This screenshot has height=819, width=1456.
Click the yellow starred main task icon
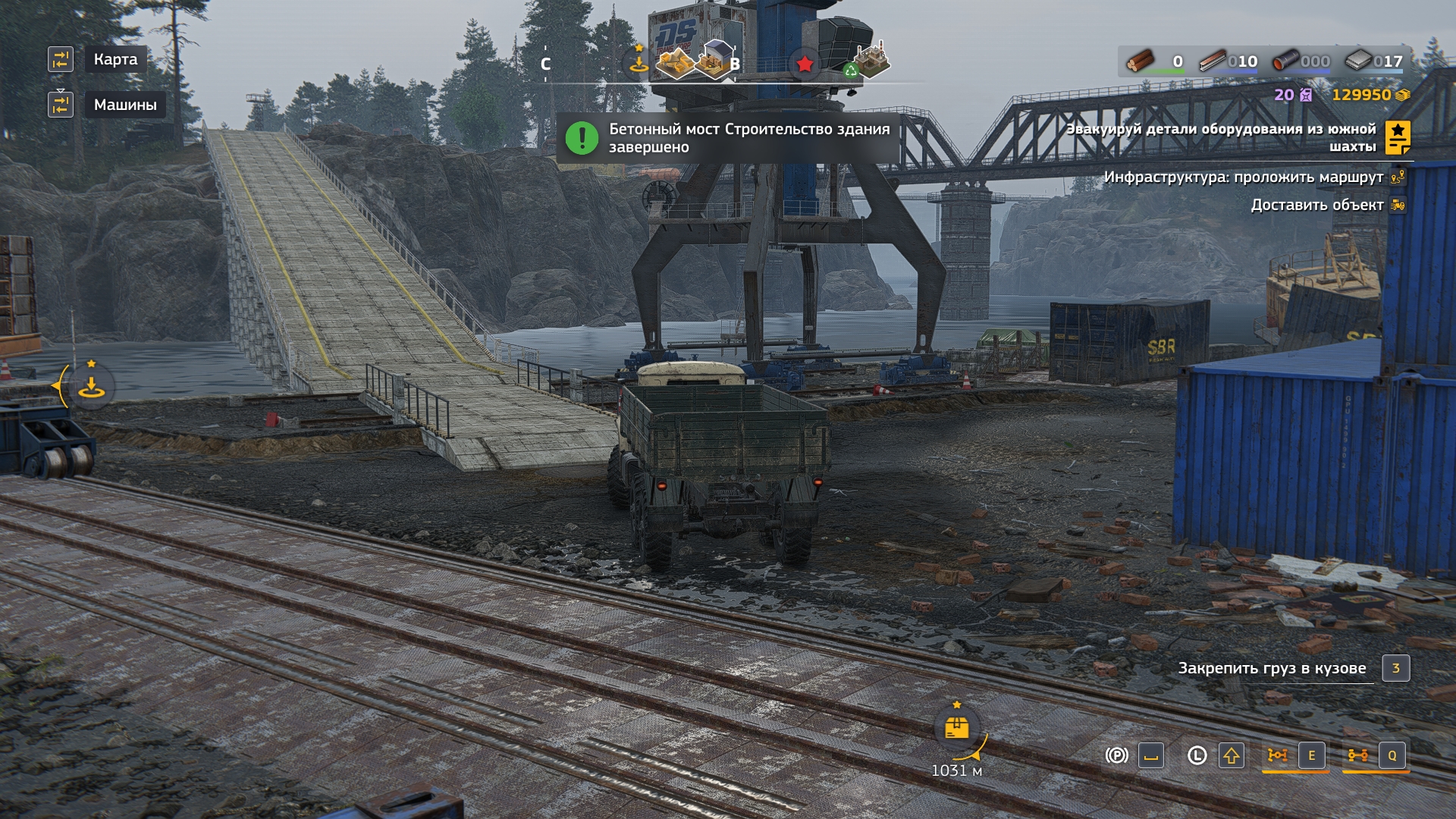tap(1398, 137)
